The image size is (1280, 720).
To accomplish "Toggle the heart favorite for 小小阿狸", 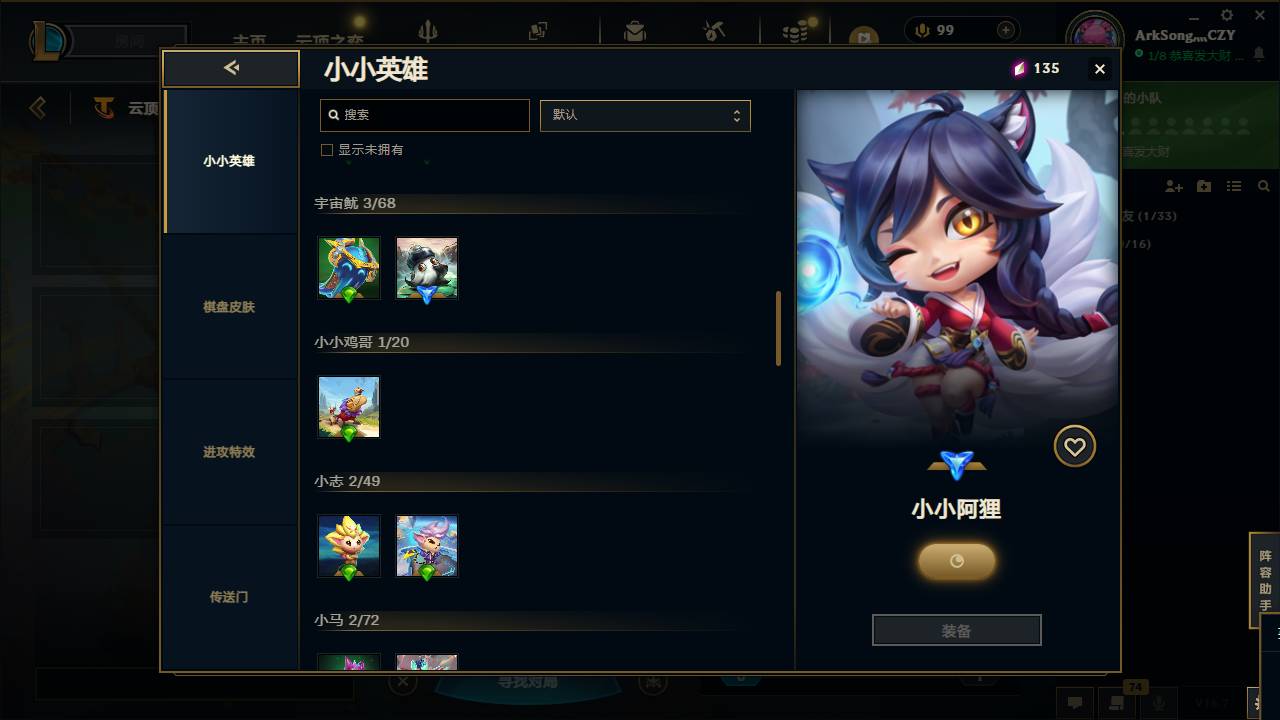I will (1074, 446).
